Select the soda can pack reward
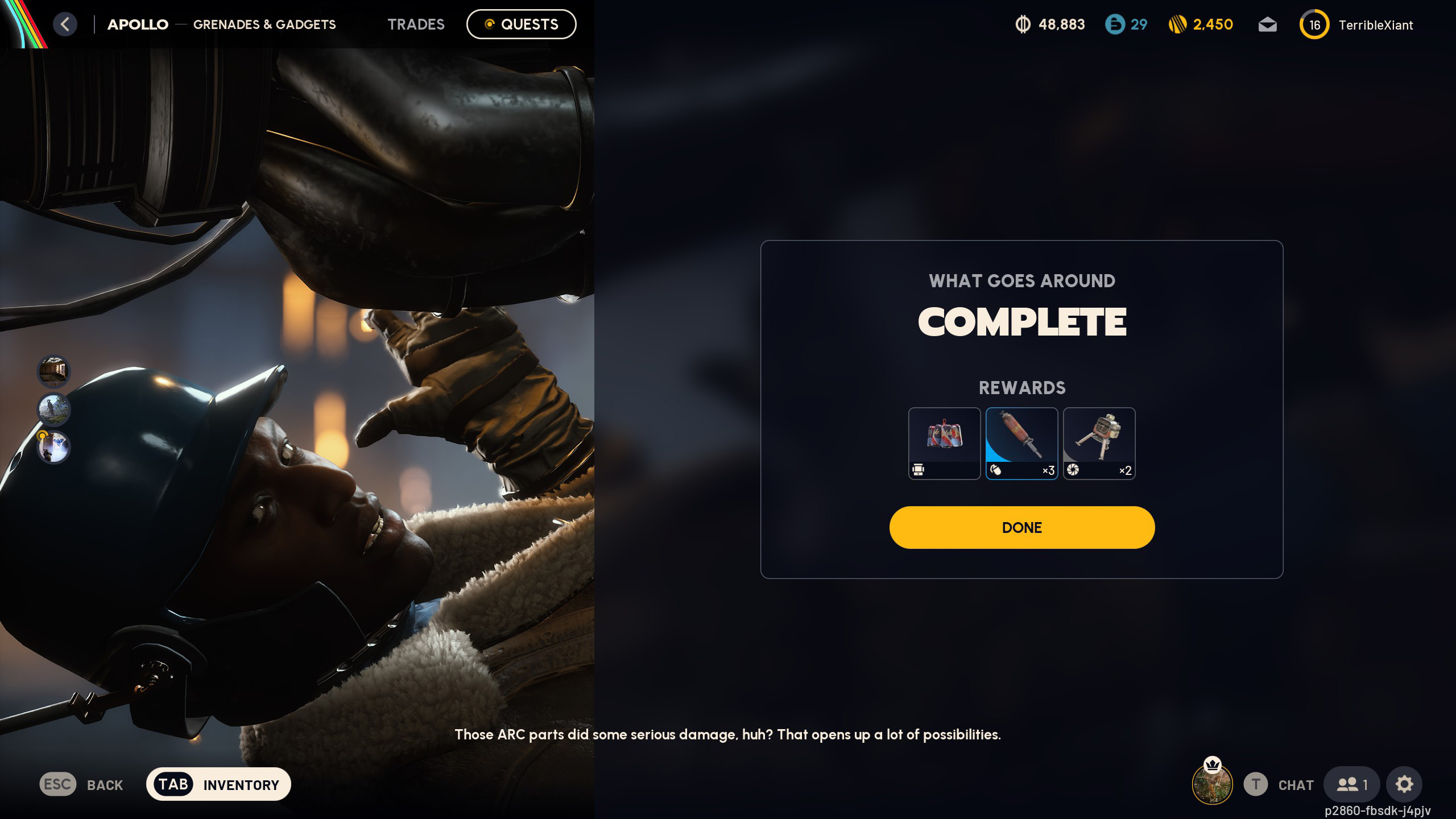1456x819 pixels. click(944, 443)
